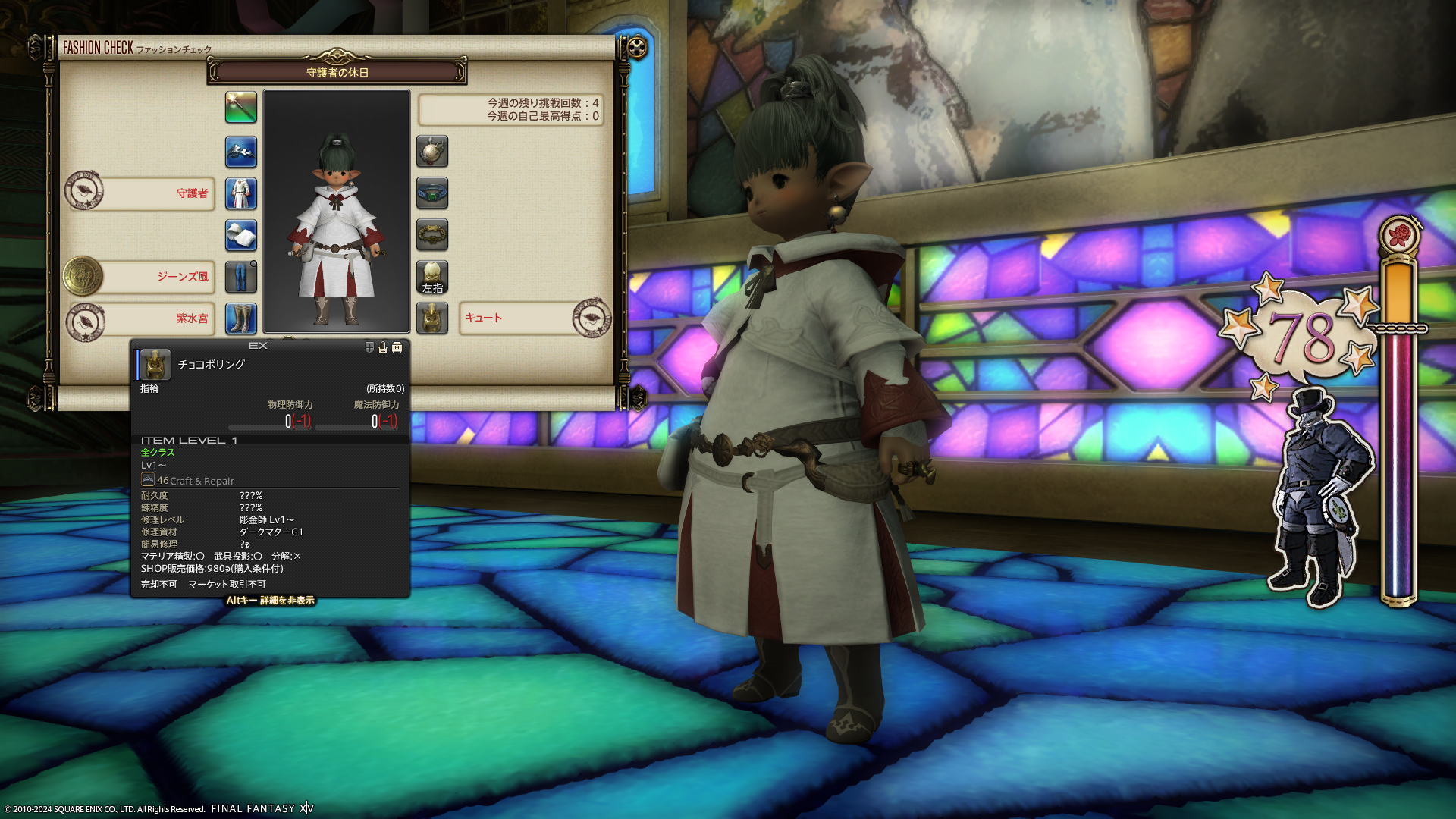Click the empty 左指 left ring slot
The image size is (1456, 819).
pos(432,278)
